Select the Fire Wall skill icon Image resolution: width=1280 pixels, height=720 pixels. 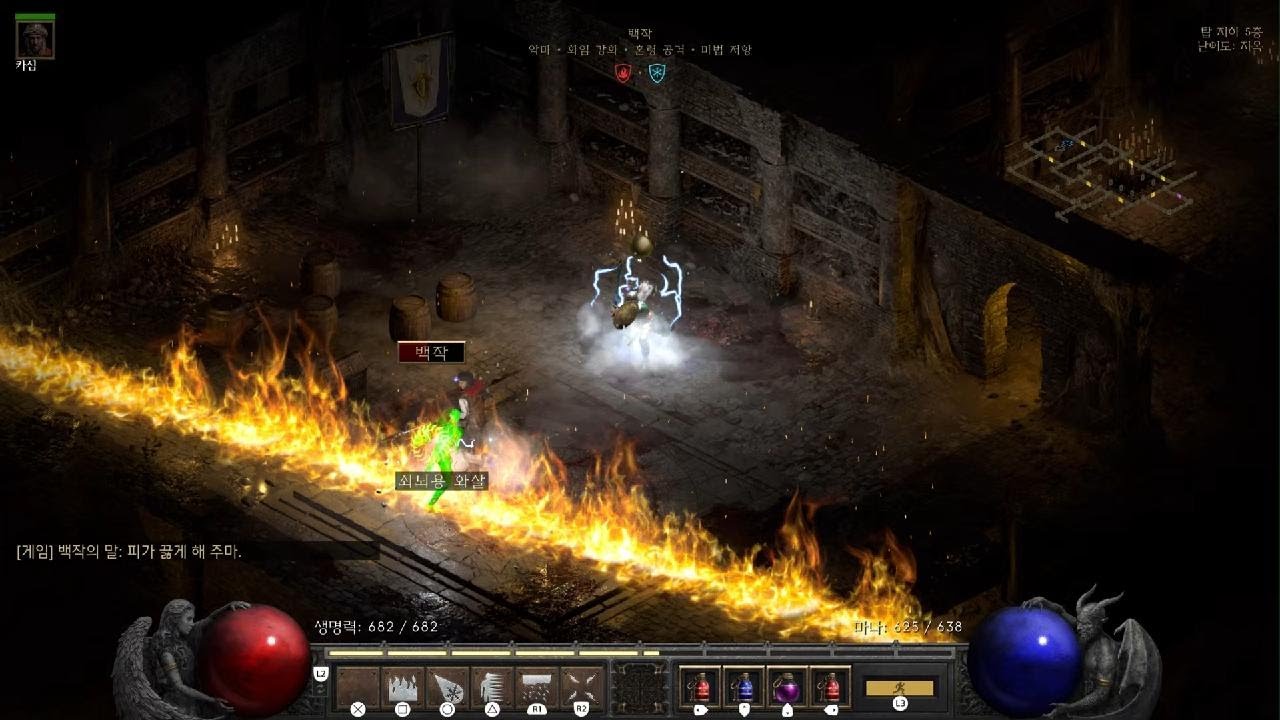click(403, 687)
